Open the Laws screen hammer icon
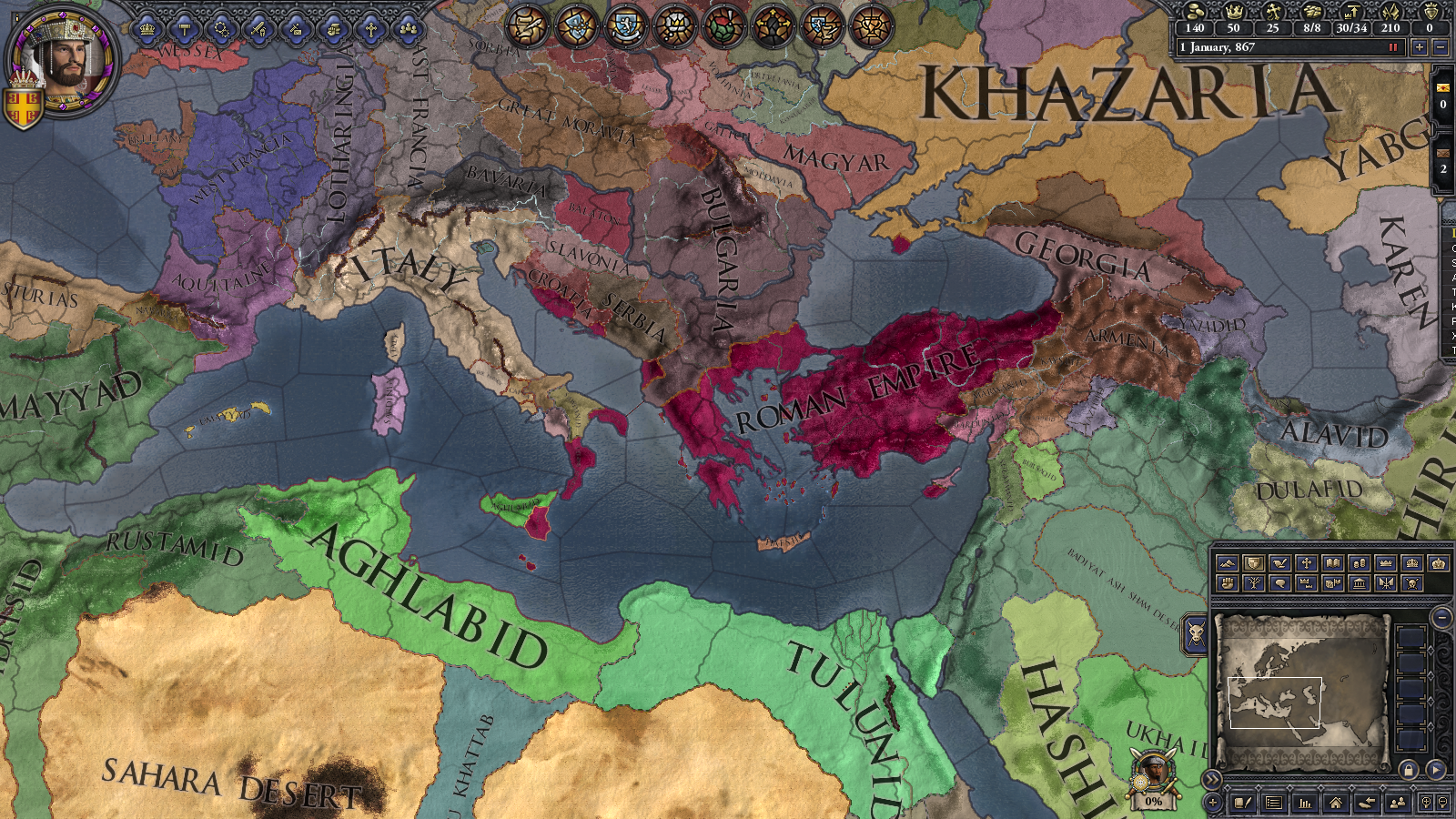The image size is (1456, 819). (184, 28)
